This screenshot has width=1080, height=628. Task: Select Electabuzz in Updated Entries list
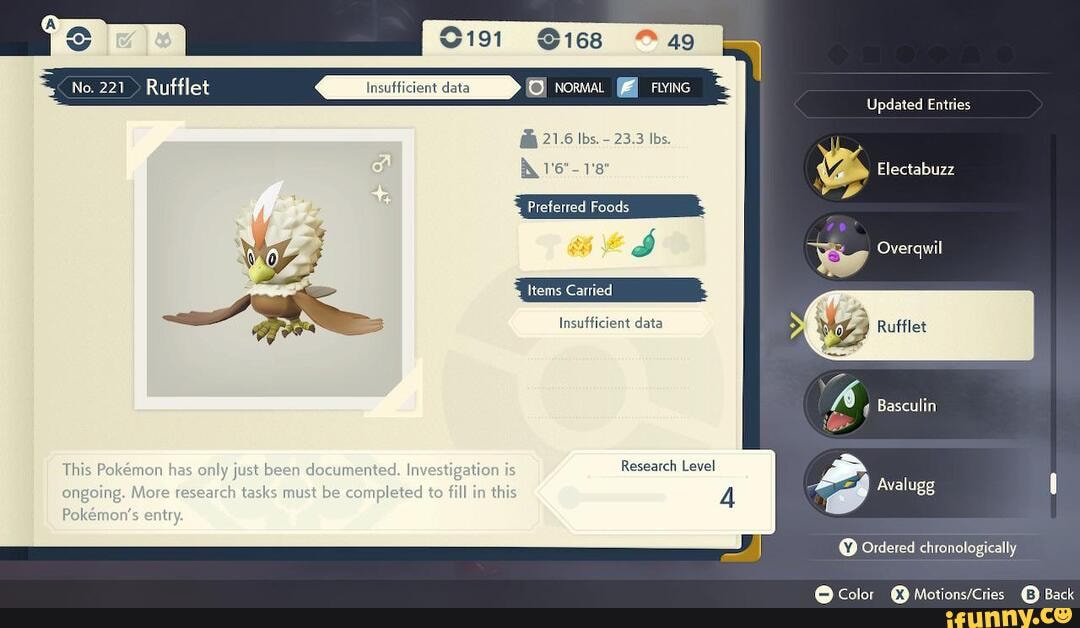915,169
